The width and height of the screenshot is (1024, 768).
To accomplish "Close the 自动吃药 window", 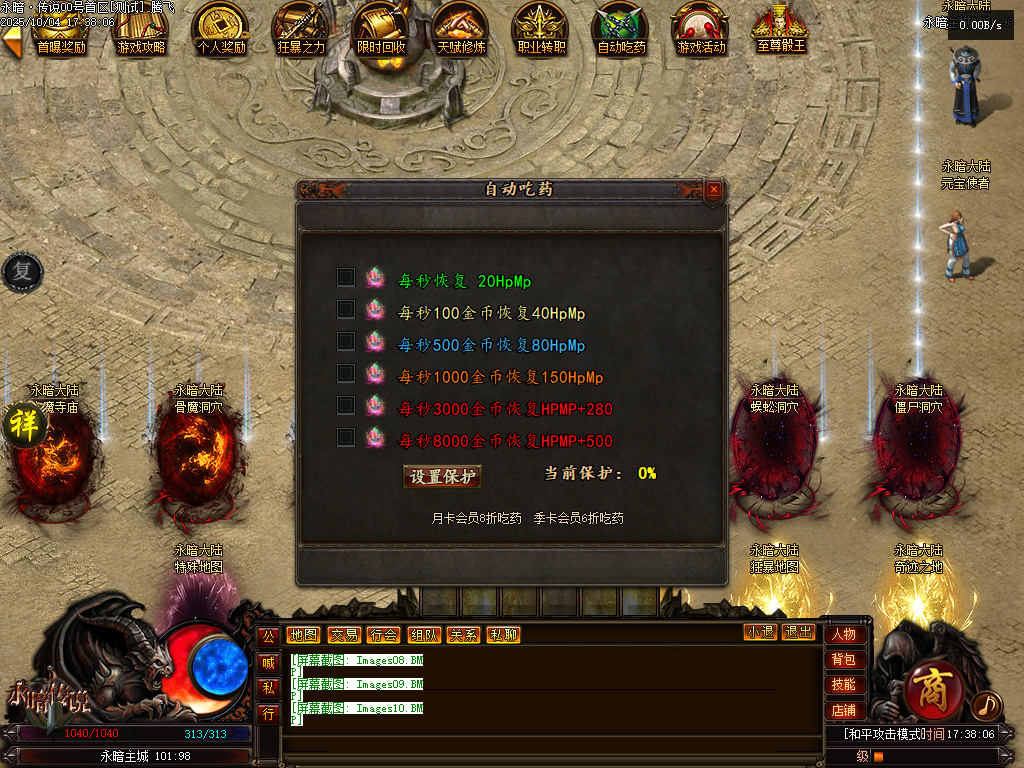I will click(x=713, y=189).
